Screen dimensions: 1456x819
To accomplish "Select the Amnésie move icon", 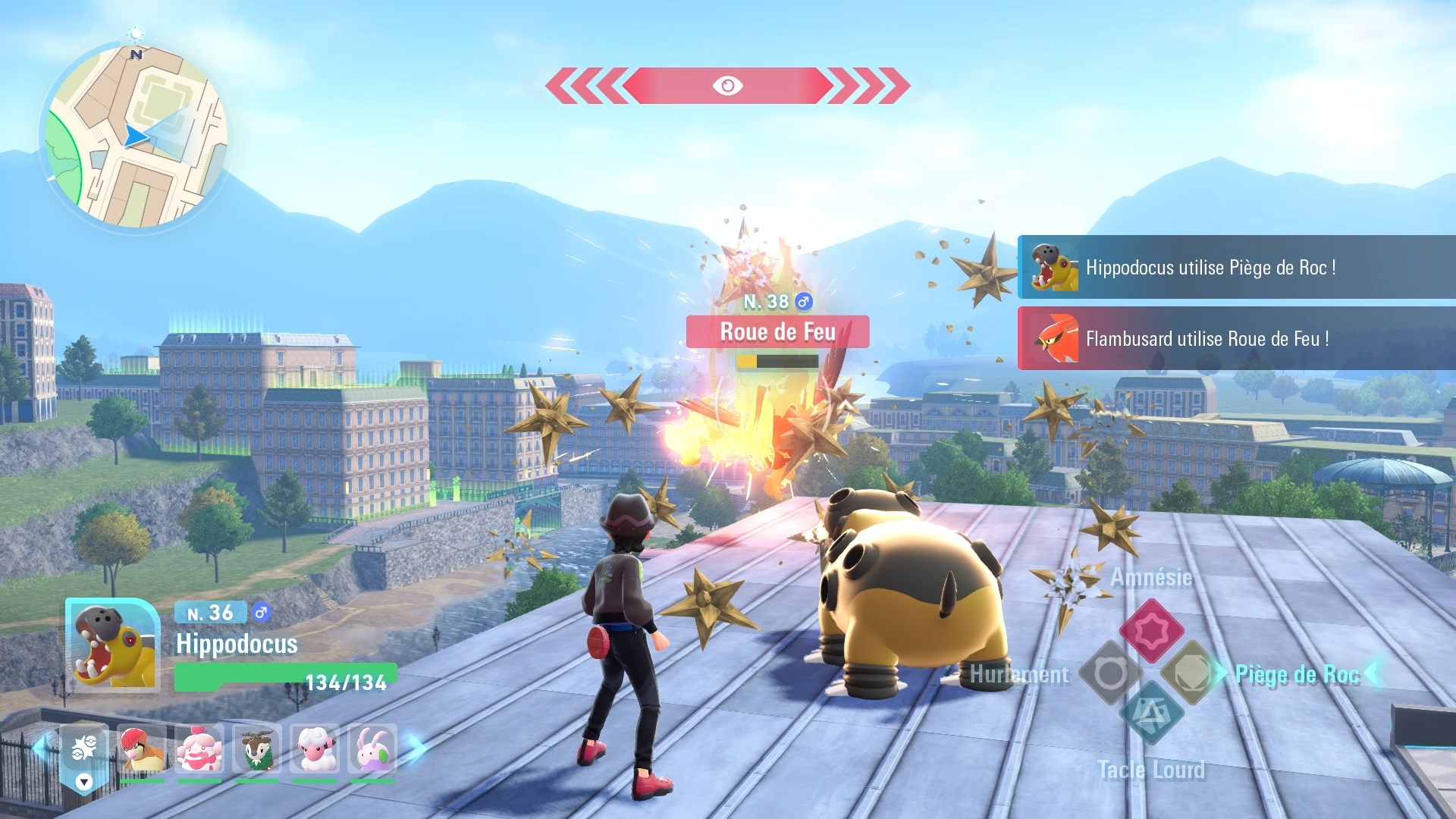I will coord(1151,629).
